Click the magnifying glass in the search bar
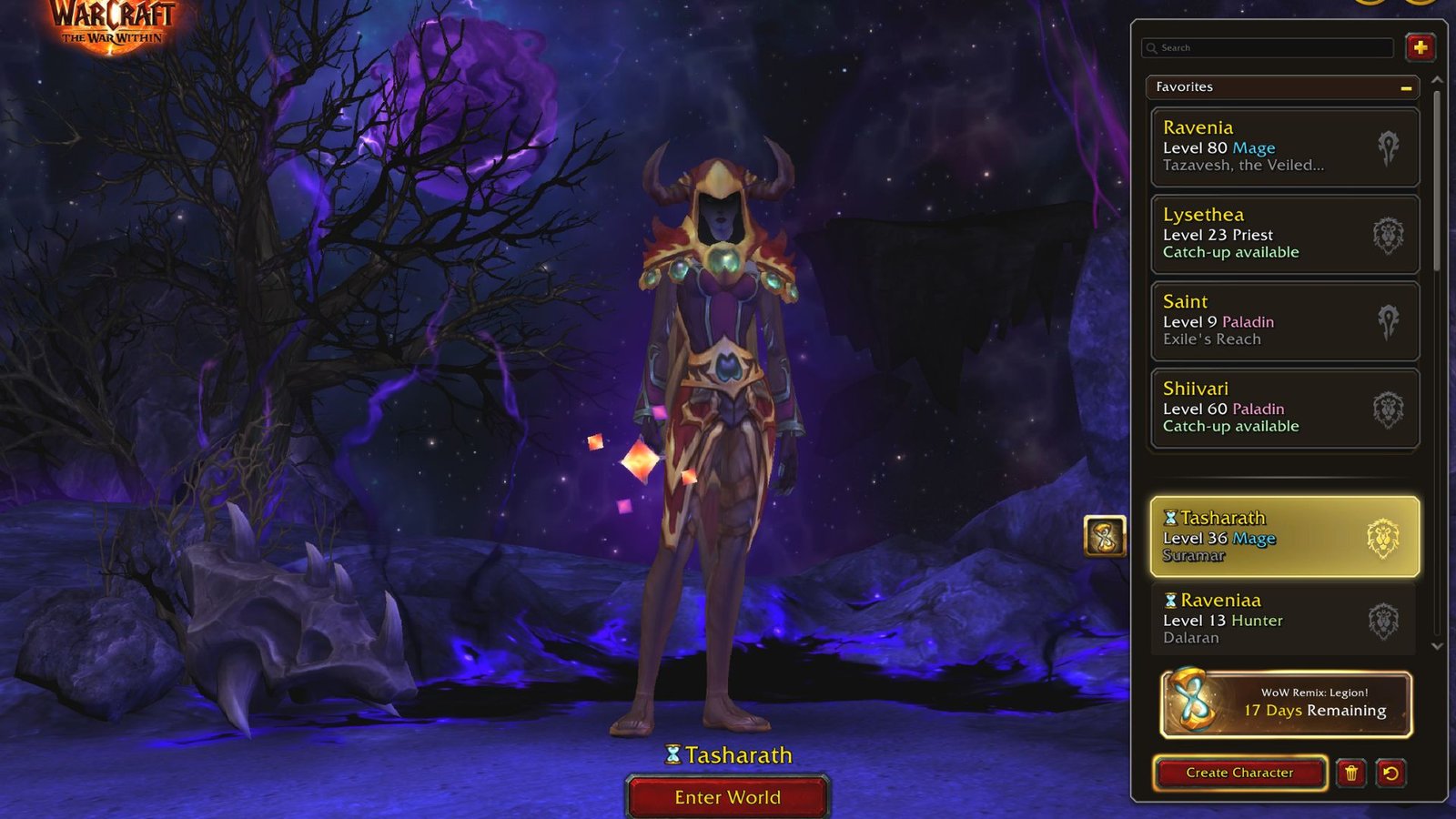The image size is (1456, 819). 1150,47
